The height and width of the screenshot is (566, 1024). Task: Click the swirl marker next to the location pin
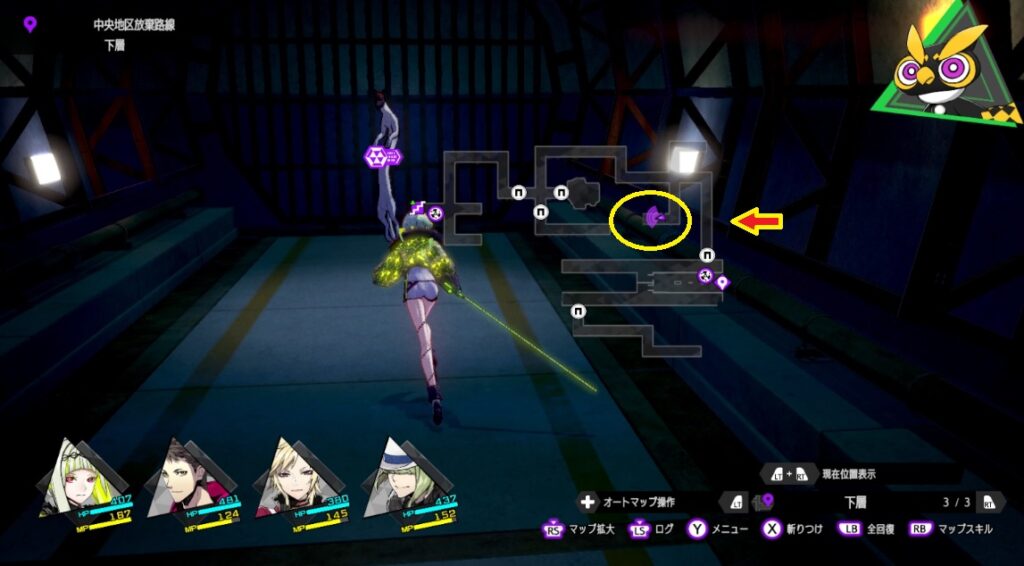(705, 275)
